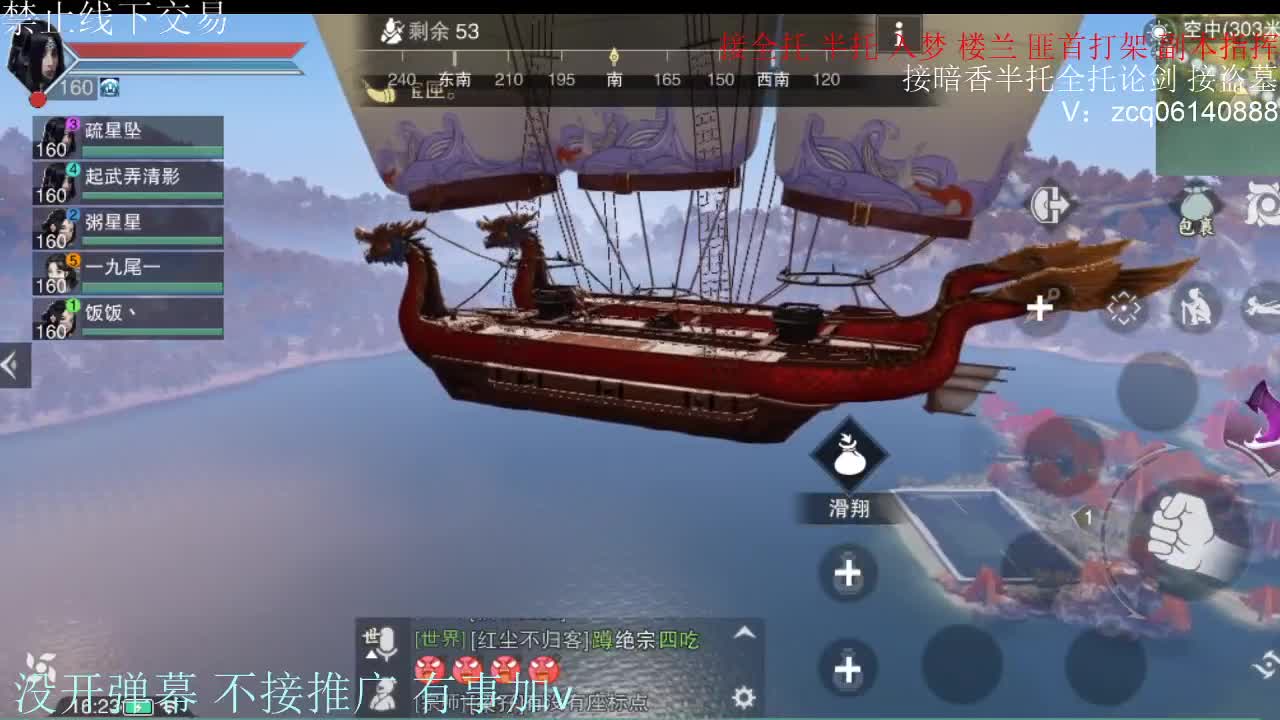Tap the buff icon beside level 160

(x=107, y=87)
